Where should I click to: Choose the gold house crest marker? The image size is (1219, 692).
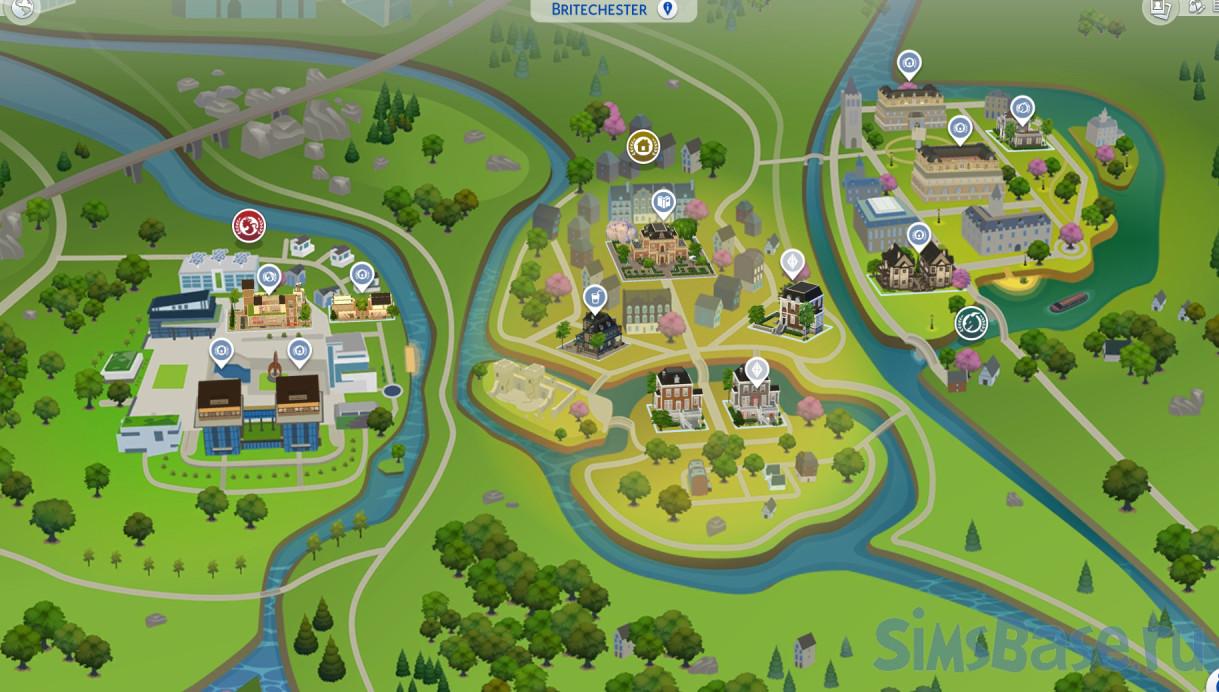point(643,147)
